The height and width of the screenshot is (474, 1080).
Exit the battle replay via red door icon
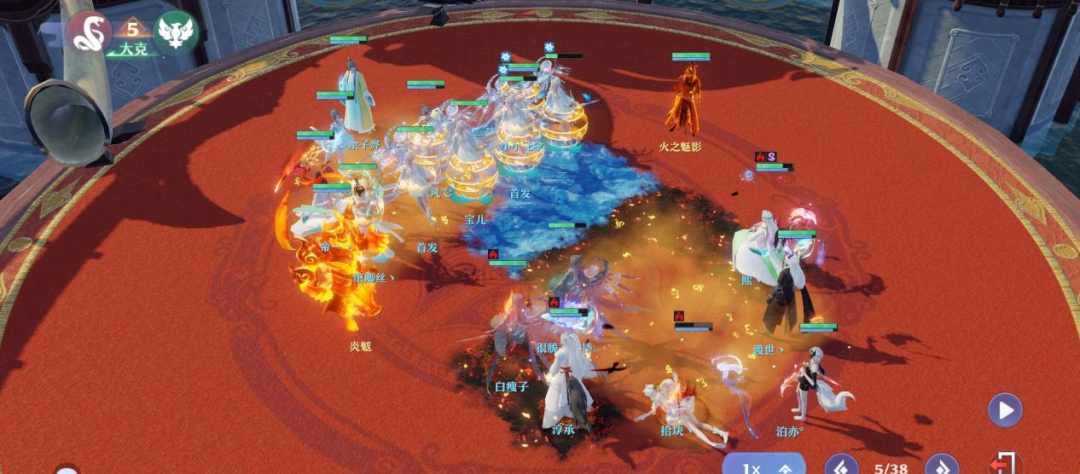[x=1003, y=464]
